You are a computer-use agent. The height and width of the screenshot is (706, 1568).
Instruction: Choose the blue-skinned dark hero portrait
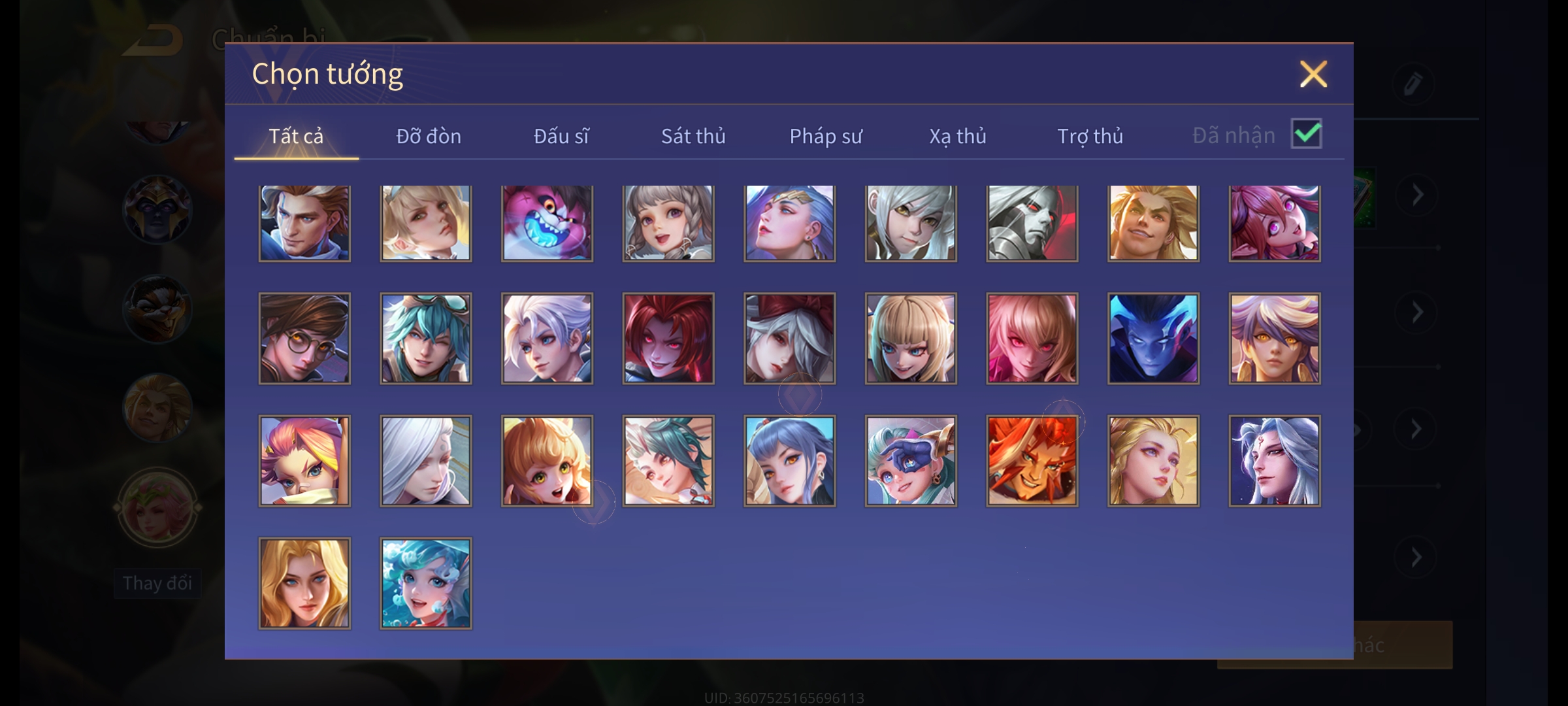[1153, 338]
